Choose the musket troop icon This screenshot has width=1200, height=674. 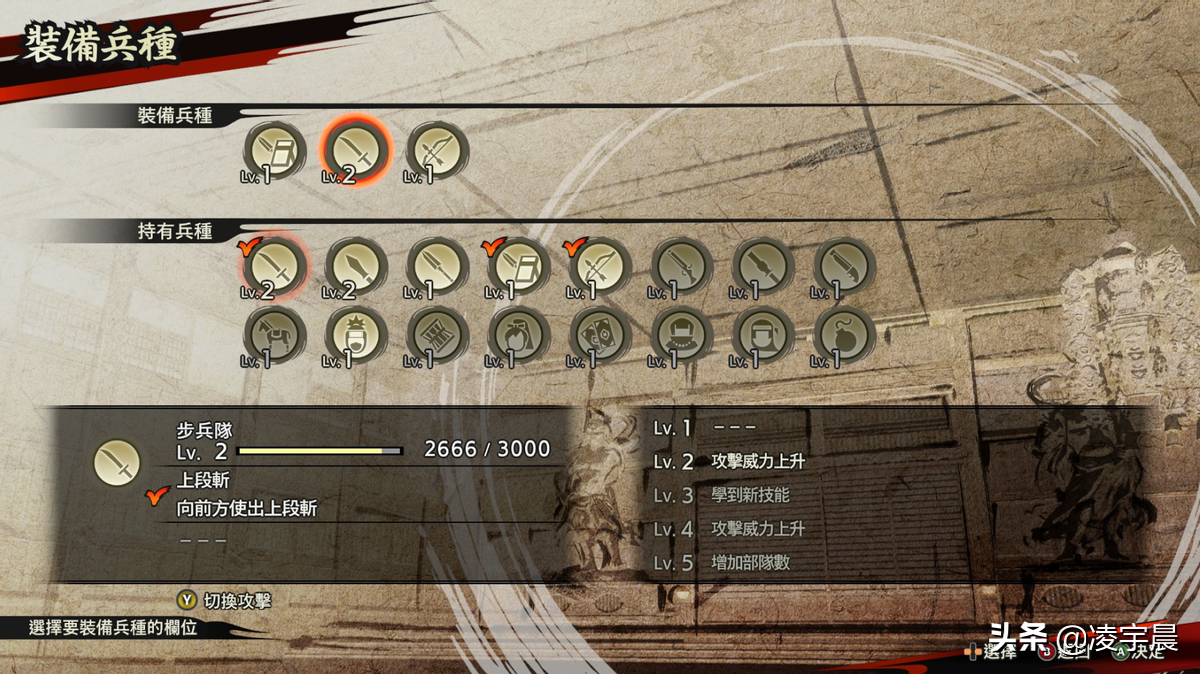pos(682,267)
